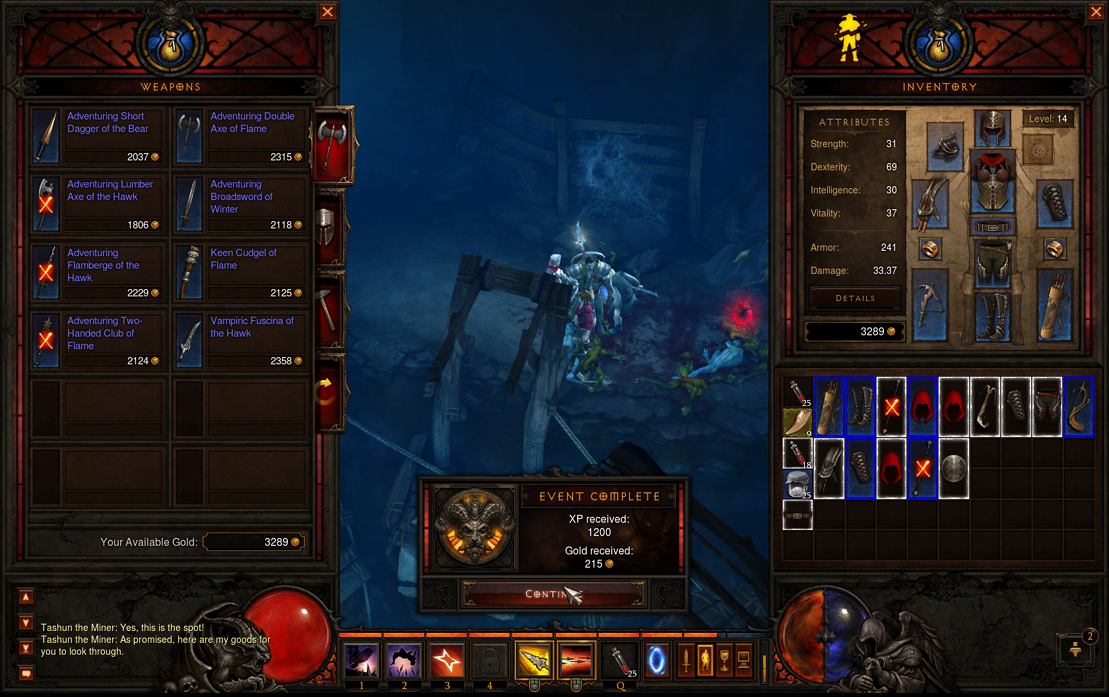Open attribute Details in inventory
Screen dimensions: 1109x697
[x=854, y=298]
